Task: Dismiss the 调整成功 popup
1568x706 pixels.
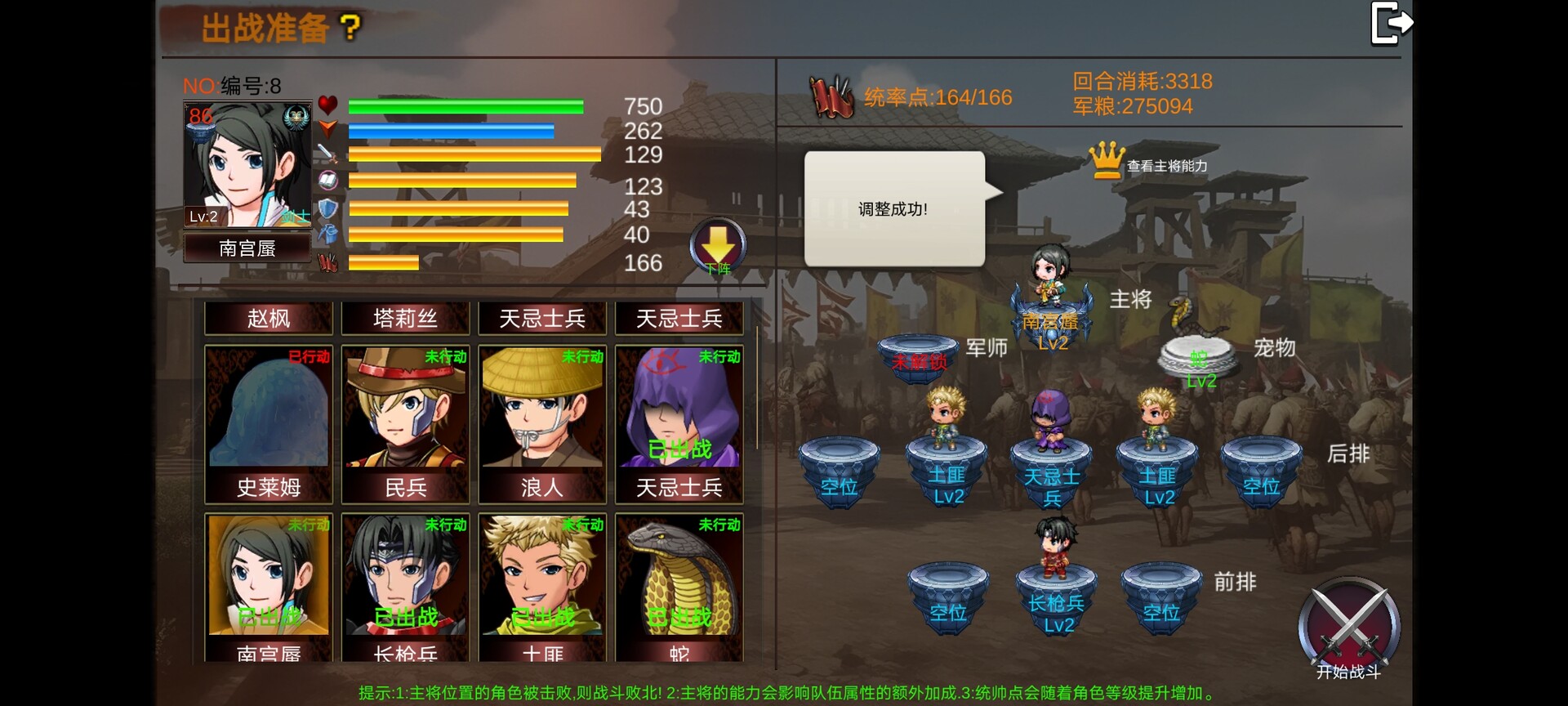Action: click(893, 208)
